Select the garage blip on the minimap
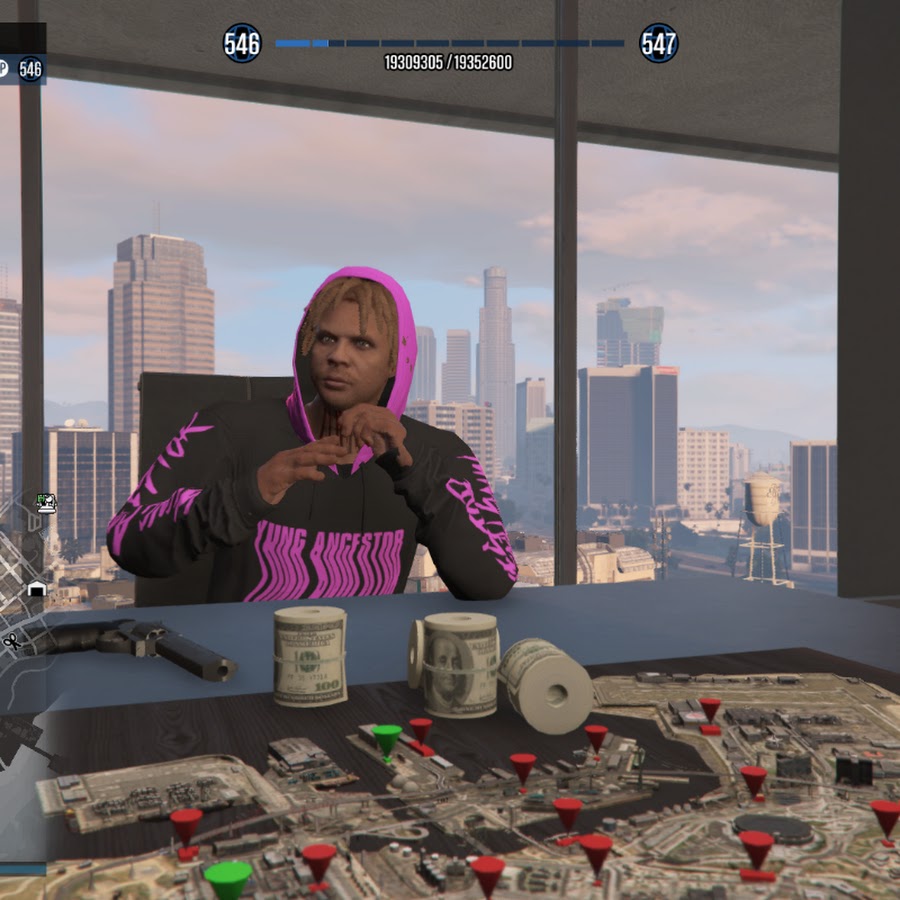 [x=36, y=589]
